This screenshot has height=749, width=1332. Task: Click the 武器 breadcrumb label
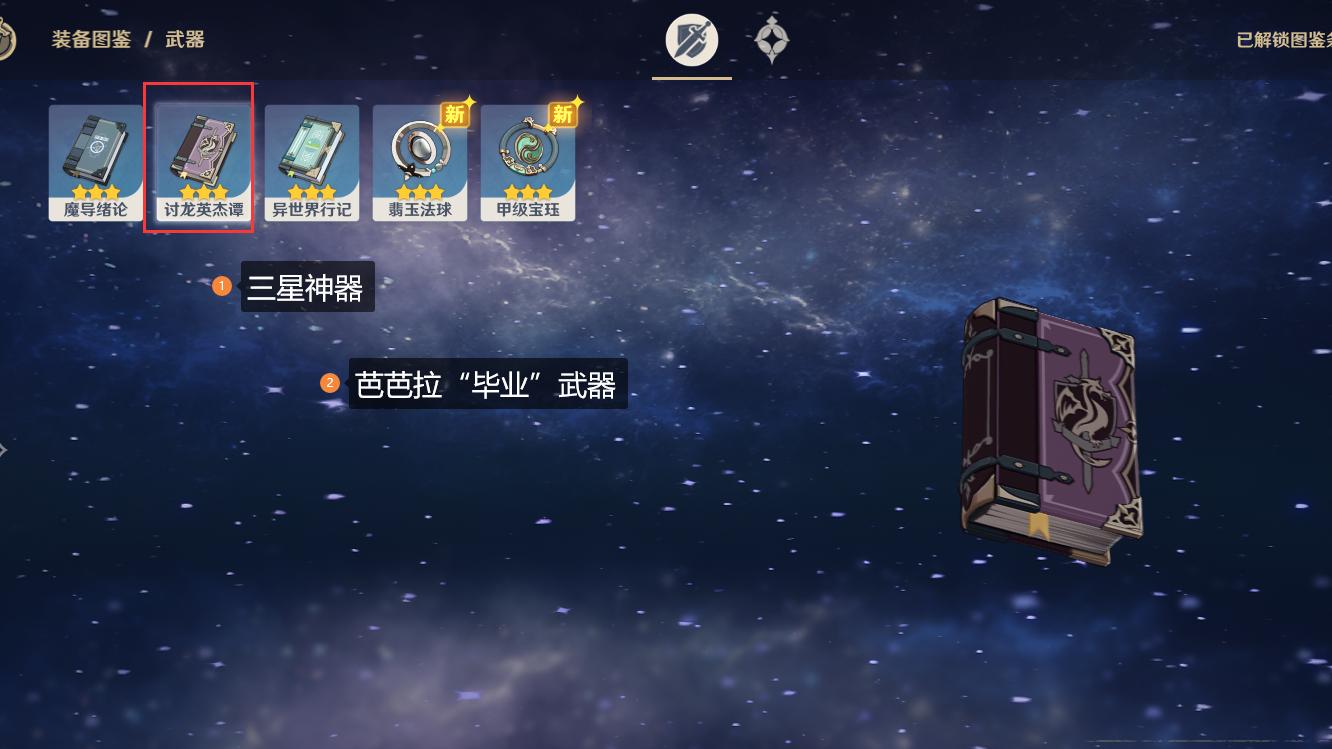[185, 41]
